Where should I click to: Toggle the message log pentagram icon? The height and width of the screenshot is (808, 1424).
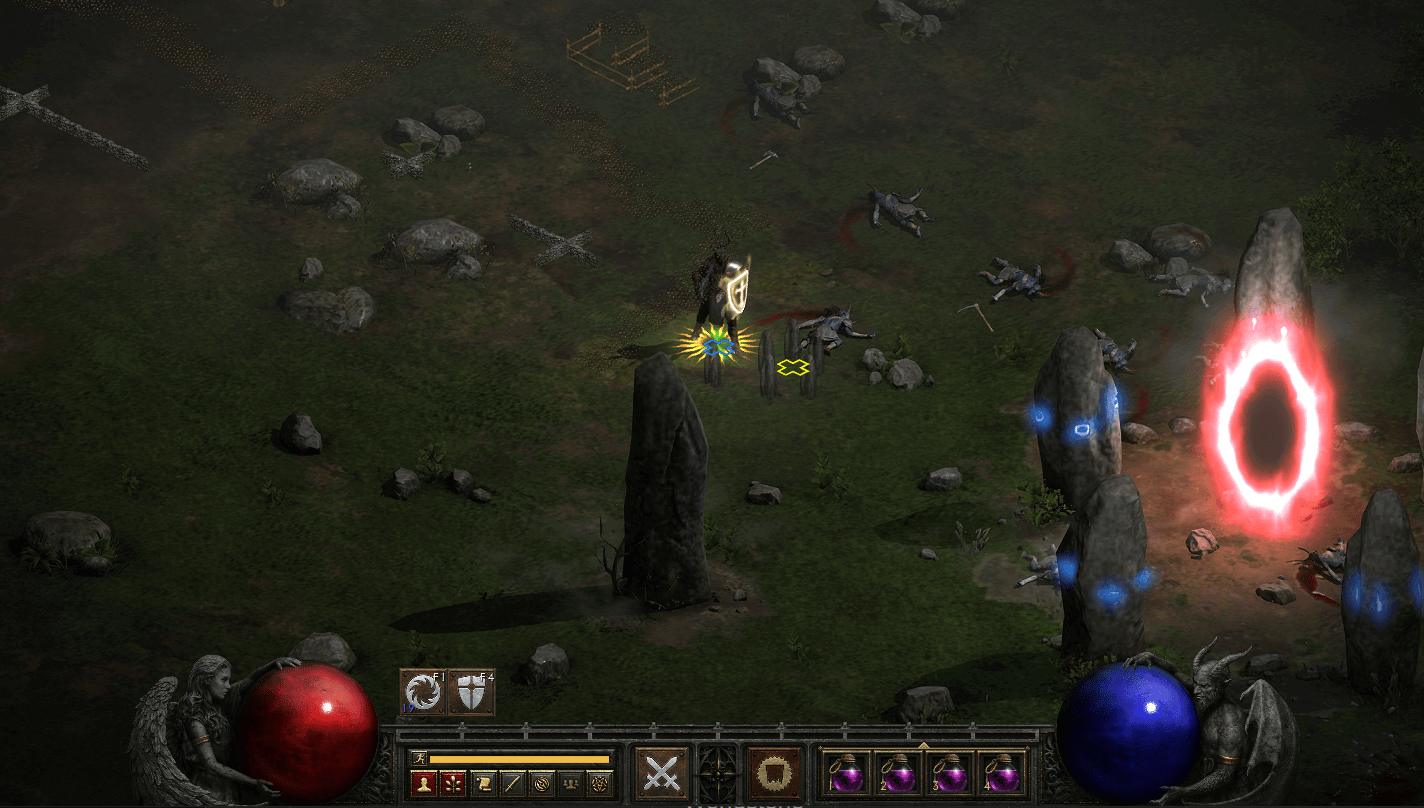599,783
